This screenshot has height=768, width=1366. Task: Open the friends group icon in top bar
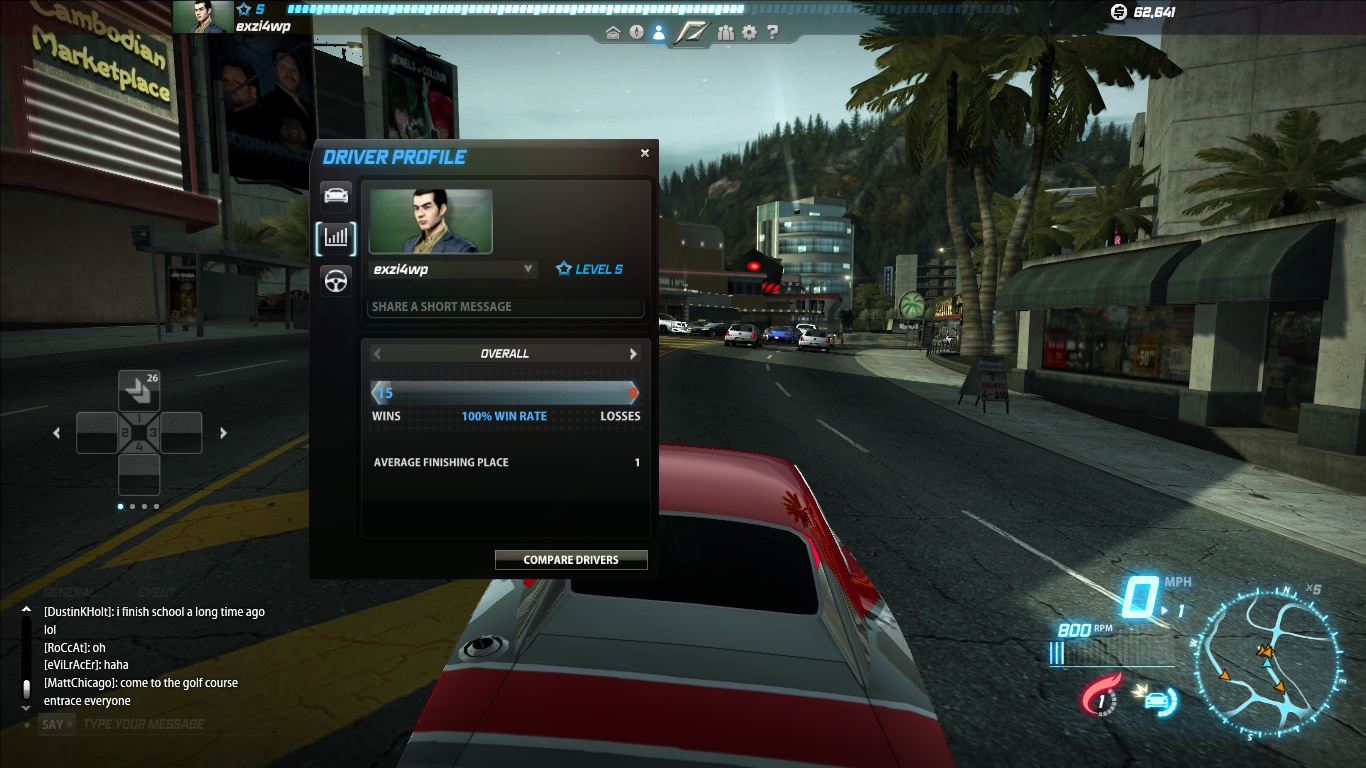tap(726, 33)
